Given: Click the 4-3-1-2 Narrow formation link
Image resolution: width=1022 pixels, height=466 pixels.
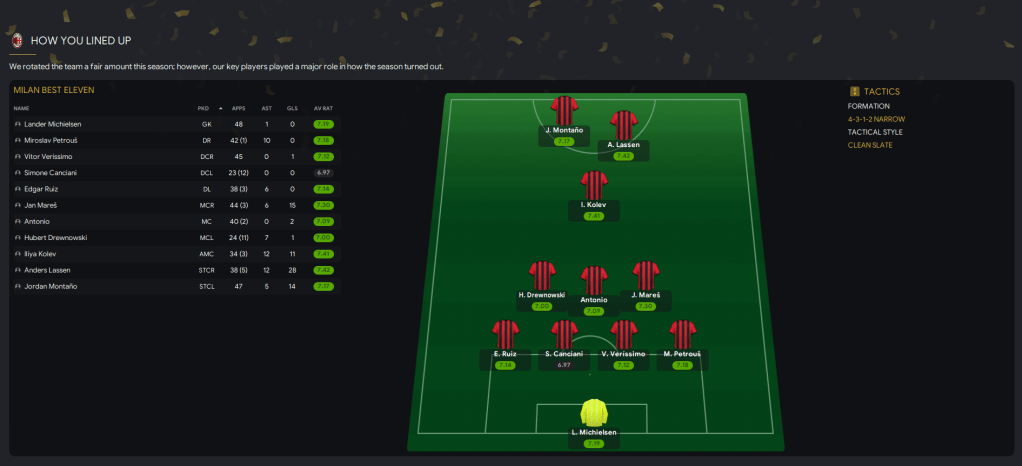Looking at the screenshot, I should tap(876, 119).
